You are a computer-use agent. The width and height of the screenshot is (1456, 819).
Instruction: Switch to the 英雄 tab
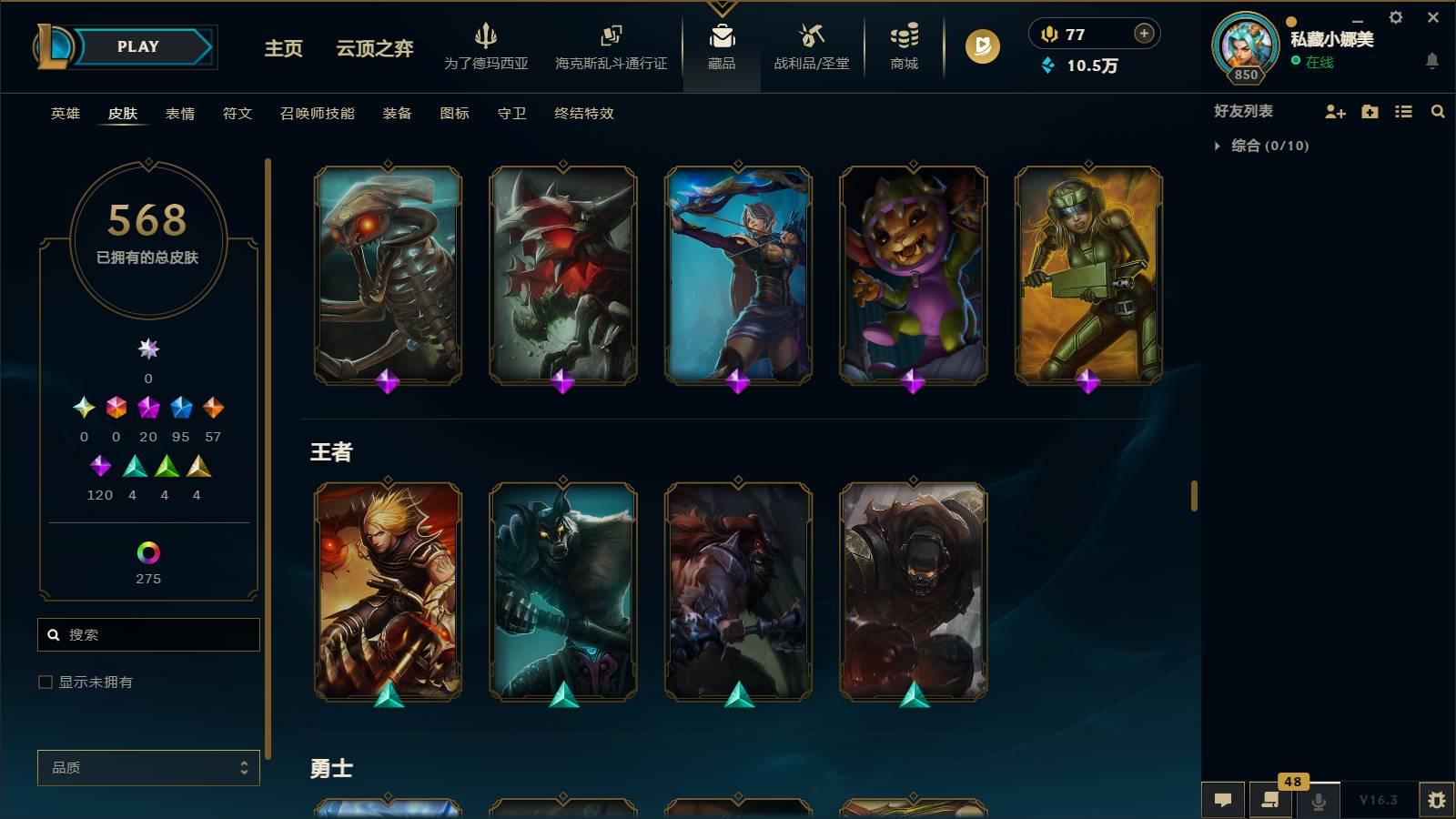pyautogui.click(x=64, y=114)
